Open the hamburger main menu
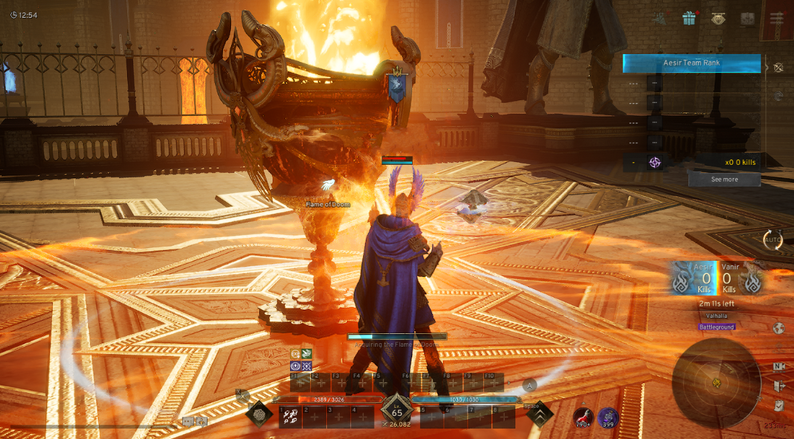794x439 pixels. [x=777, y=18]
